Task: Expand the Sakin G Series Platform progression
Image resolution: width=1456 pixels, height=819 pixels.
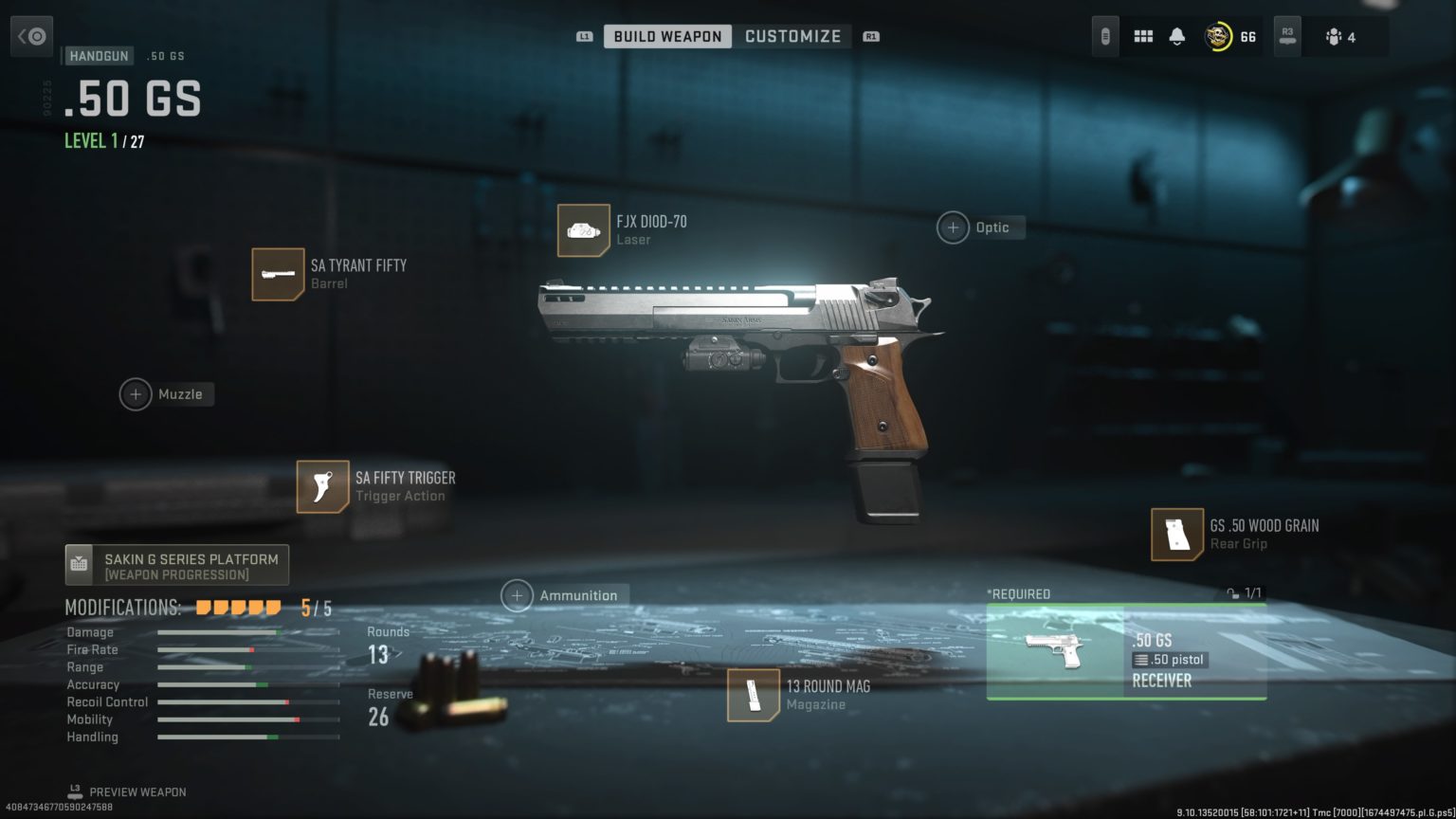Action: pos(176,564)
